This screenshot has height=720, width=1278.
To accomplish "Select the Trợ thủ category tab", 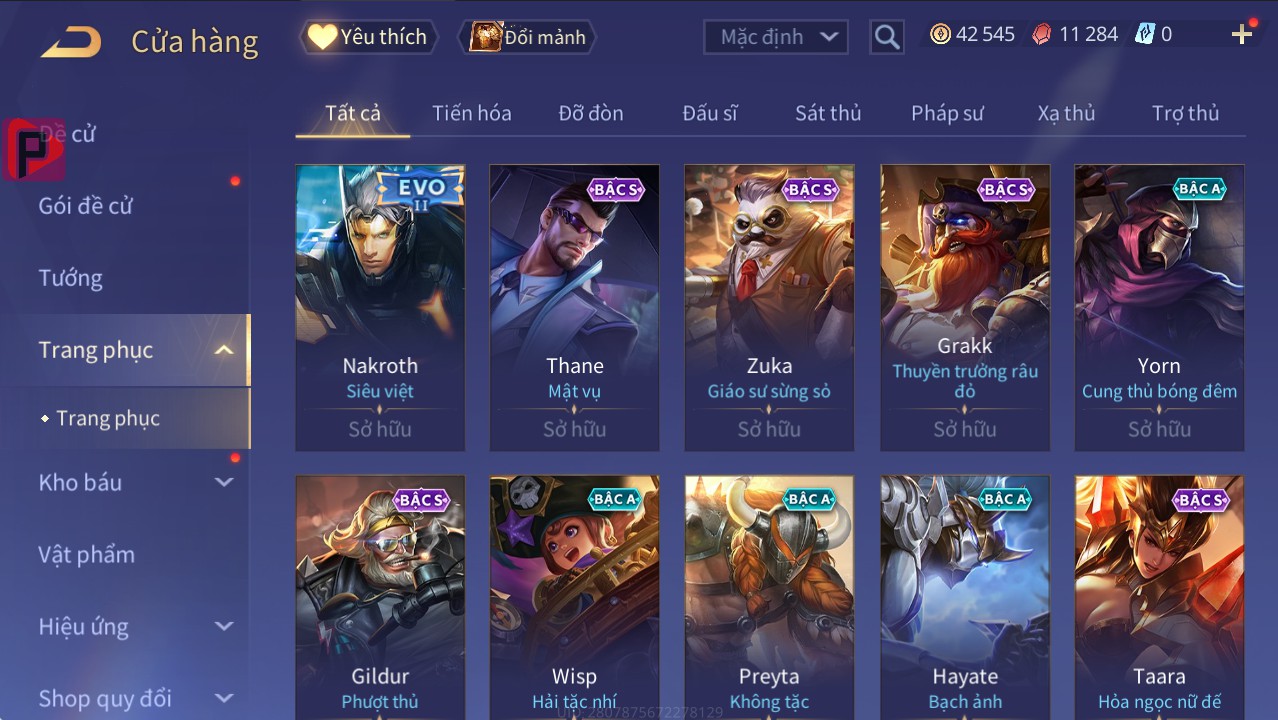I will (1184, 113).
